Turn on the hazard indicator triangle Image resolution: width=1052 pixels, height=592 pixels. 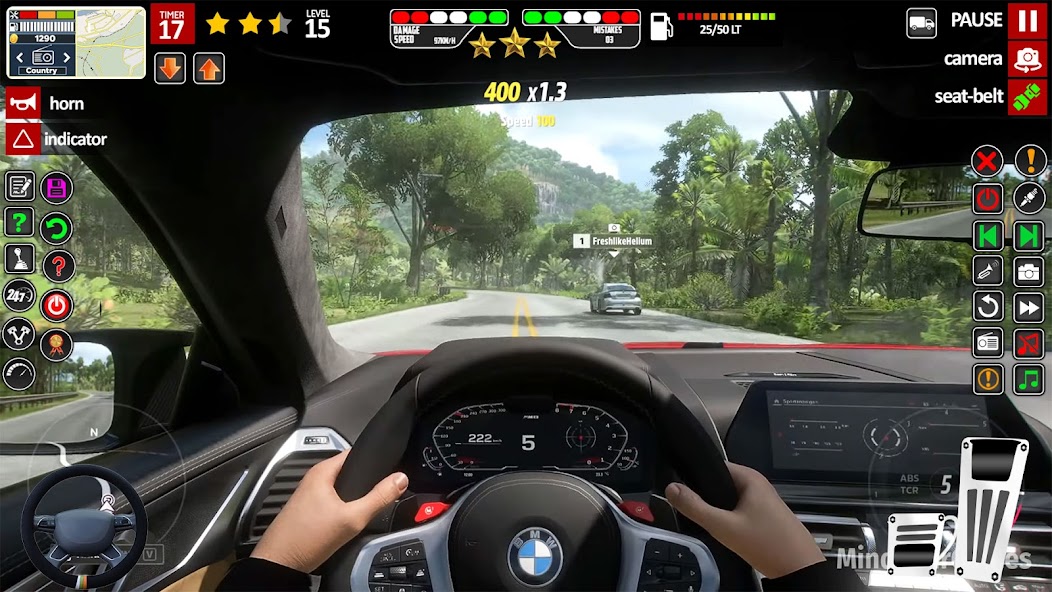23,139
